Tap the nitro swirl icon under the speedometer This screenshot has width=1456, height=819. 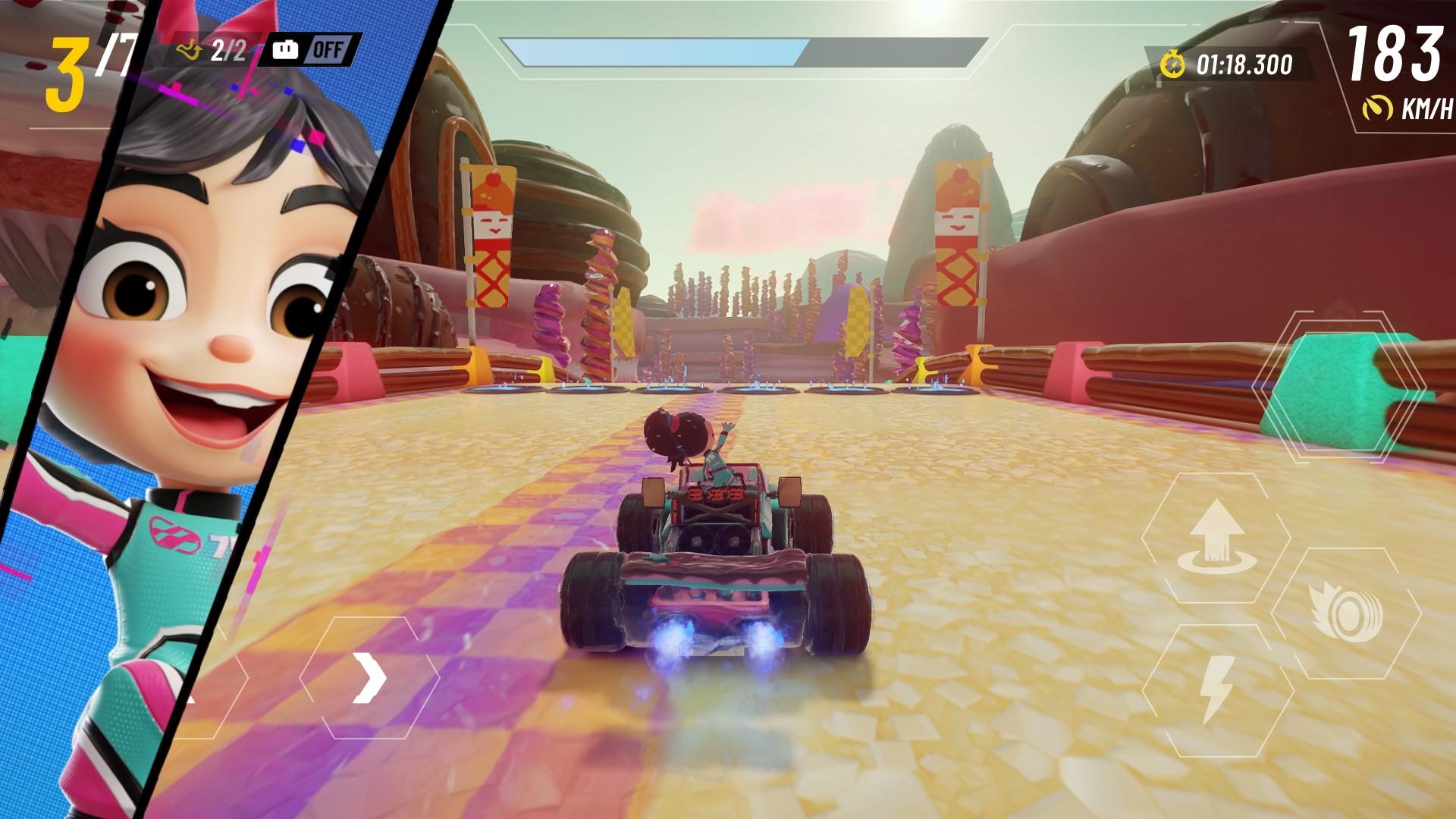click(1378, 106)
